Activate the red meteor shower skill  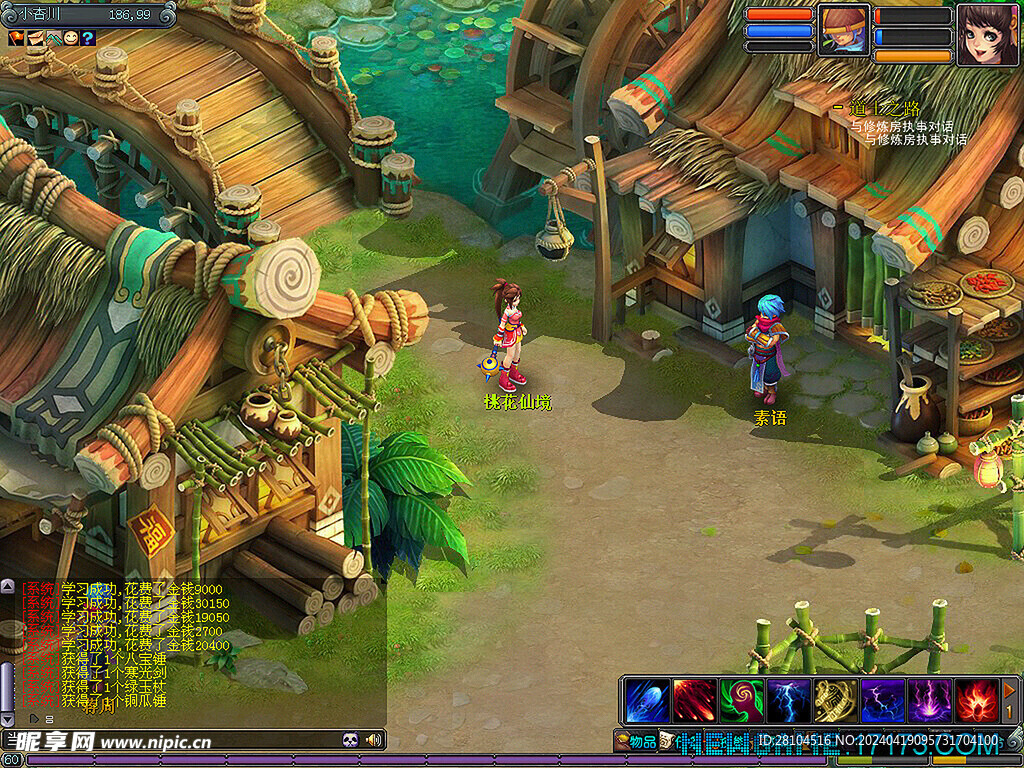(694, 700)
